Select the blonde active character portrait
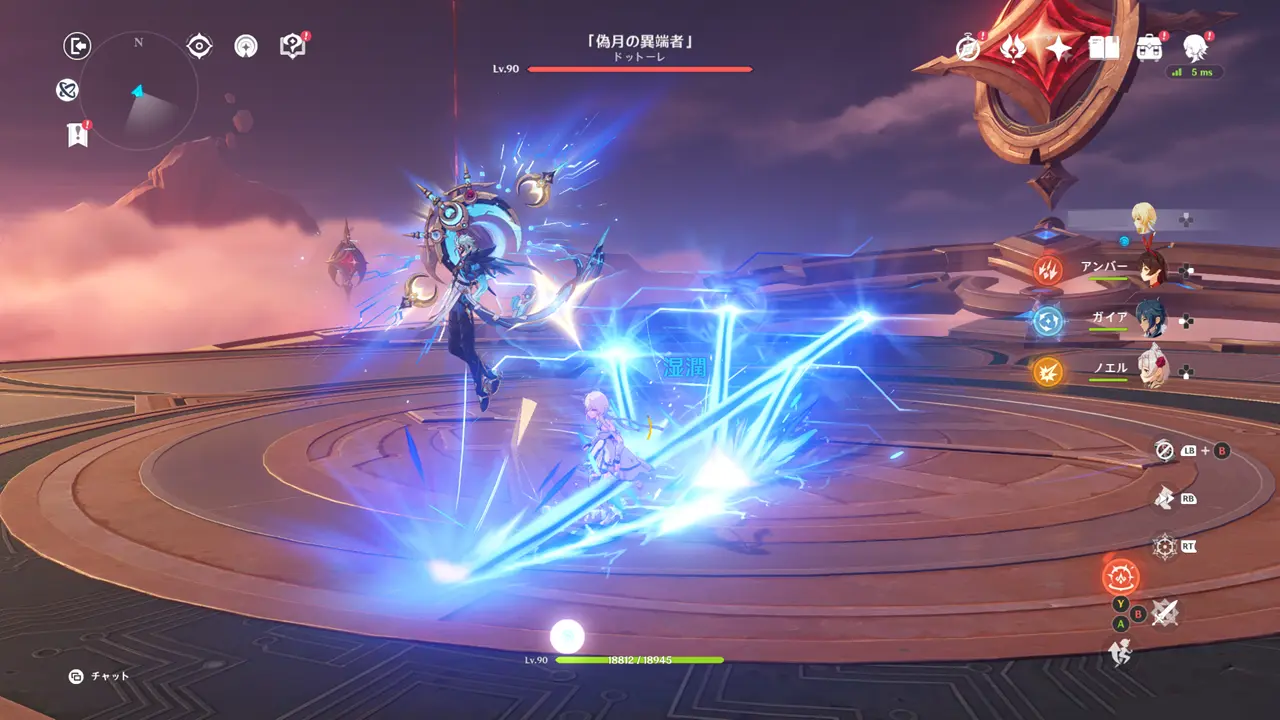 click(x=1144, y=218)
